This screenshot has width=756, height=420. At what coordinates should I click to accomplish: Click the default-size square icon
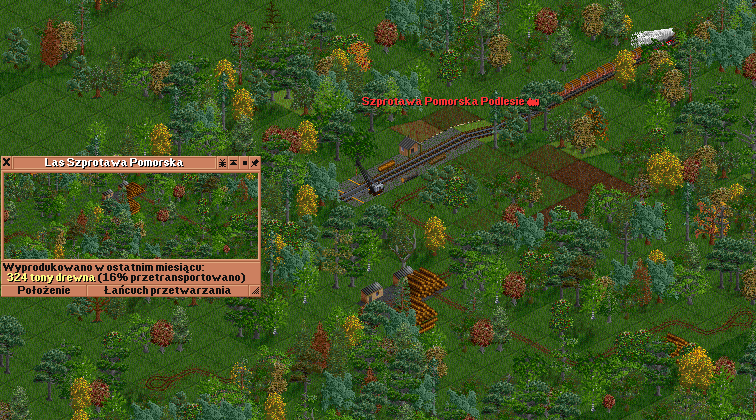(x=244, y=162)
